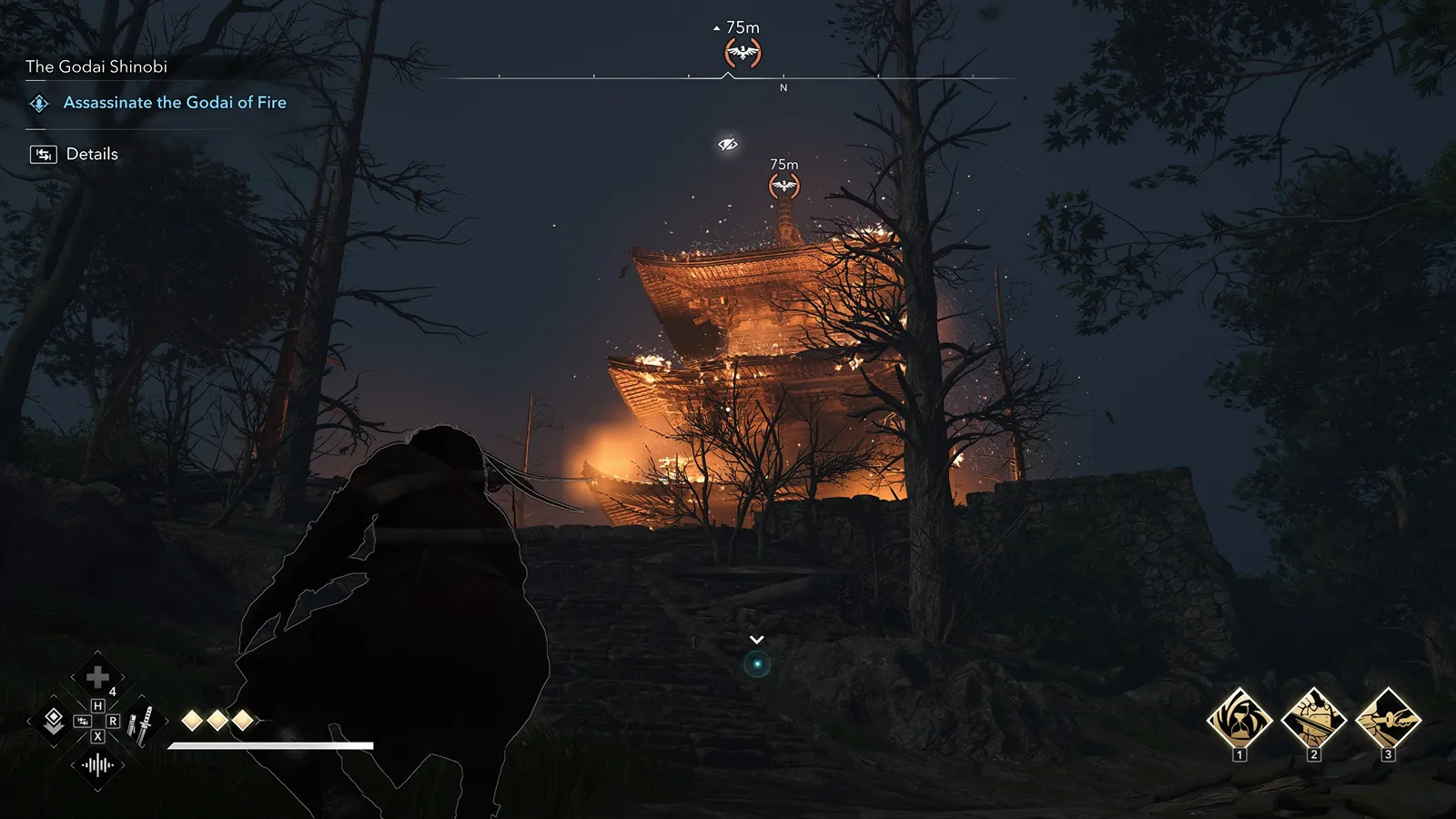Activate the sound wave whistle icon
1456x819 pixels.
tap(97, 765)
